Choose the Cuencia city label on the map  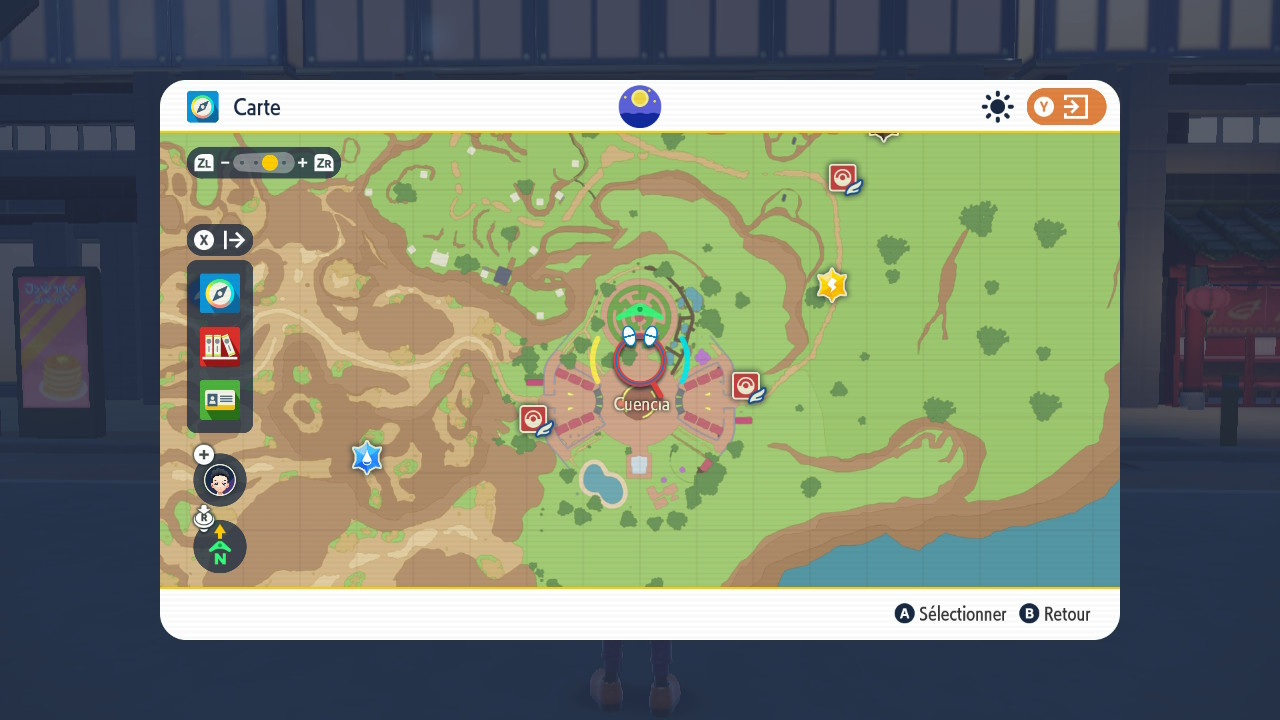[x=641, y=404]
